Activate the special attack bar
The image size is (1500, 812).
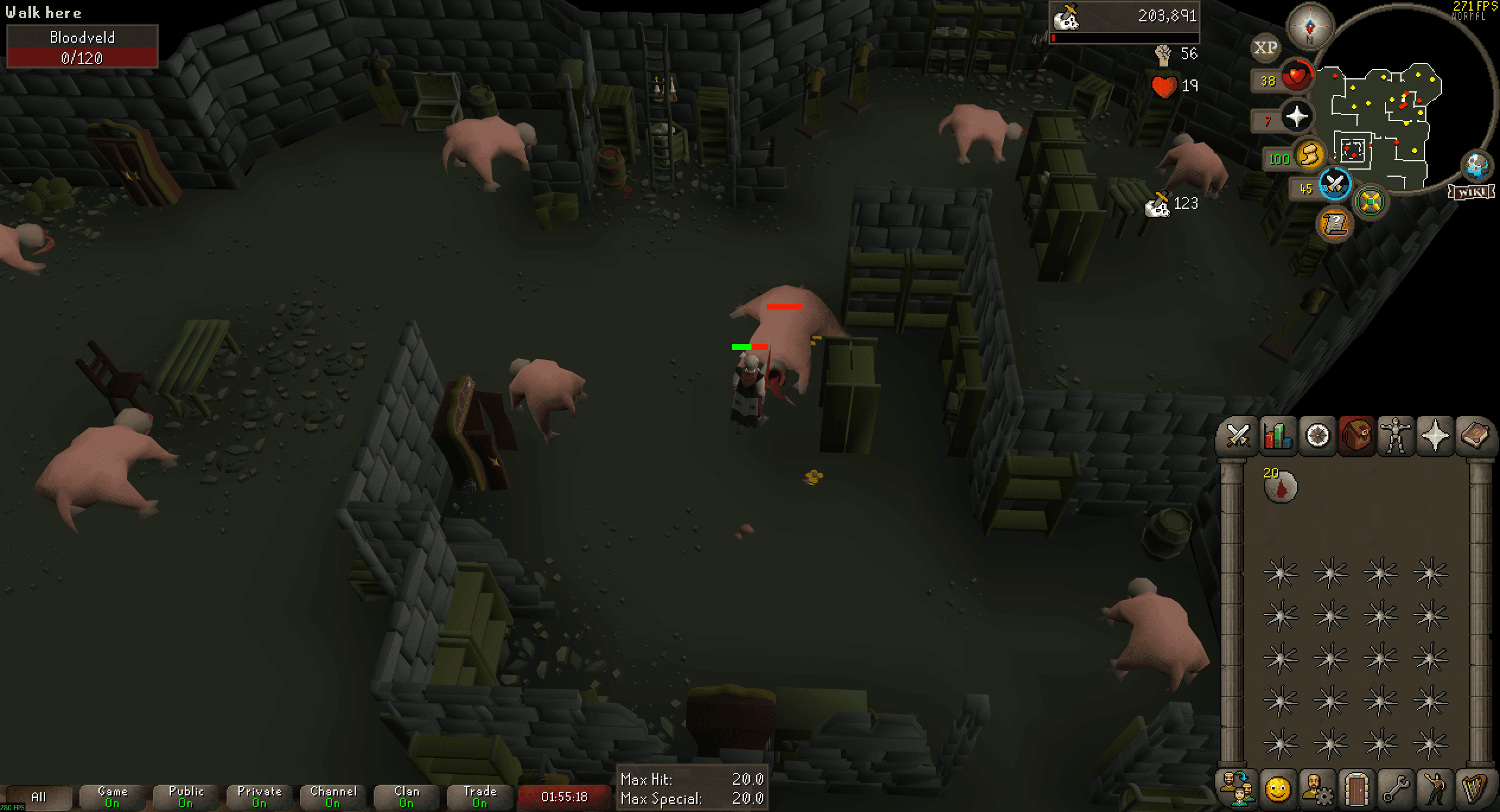tap(1335, 184)
